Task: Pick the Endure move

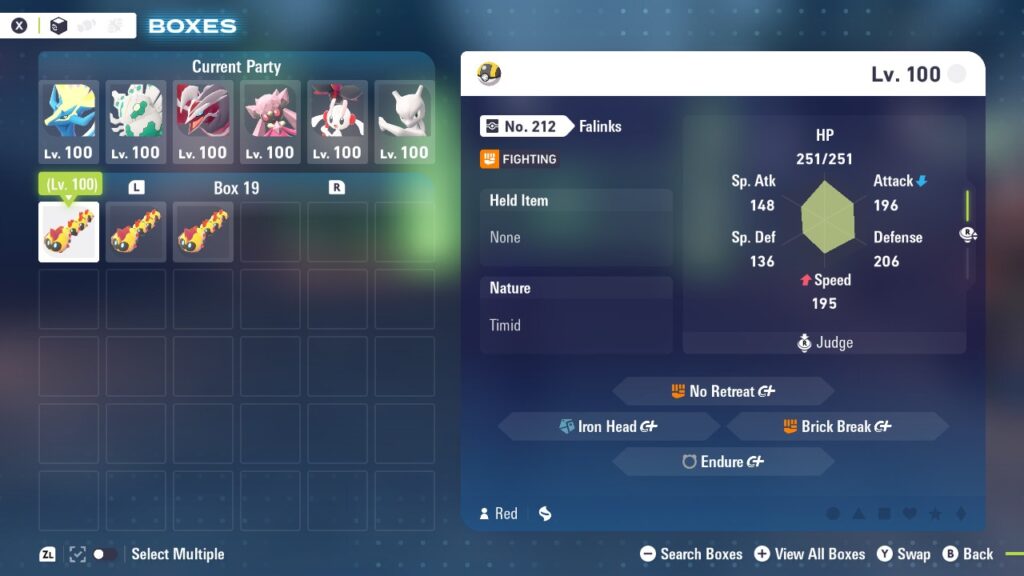Action: coord(723,462)
